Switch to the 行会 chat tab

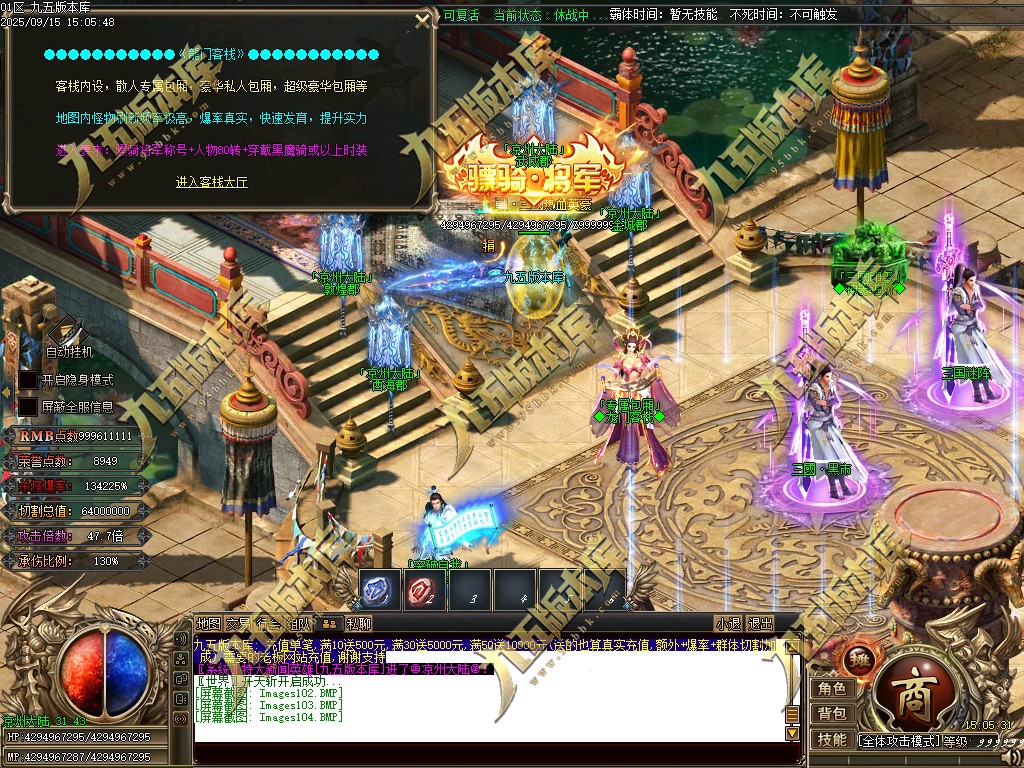tap(268, 624)
